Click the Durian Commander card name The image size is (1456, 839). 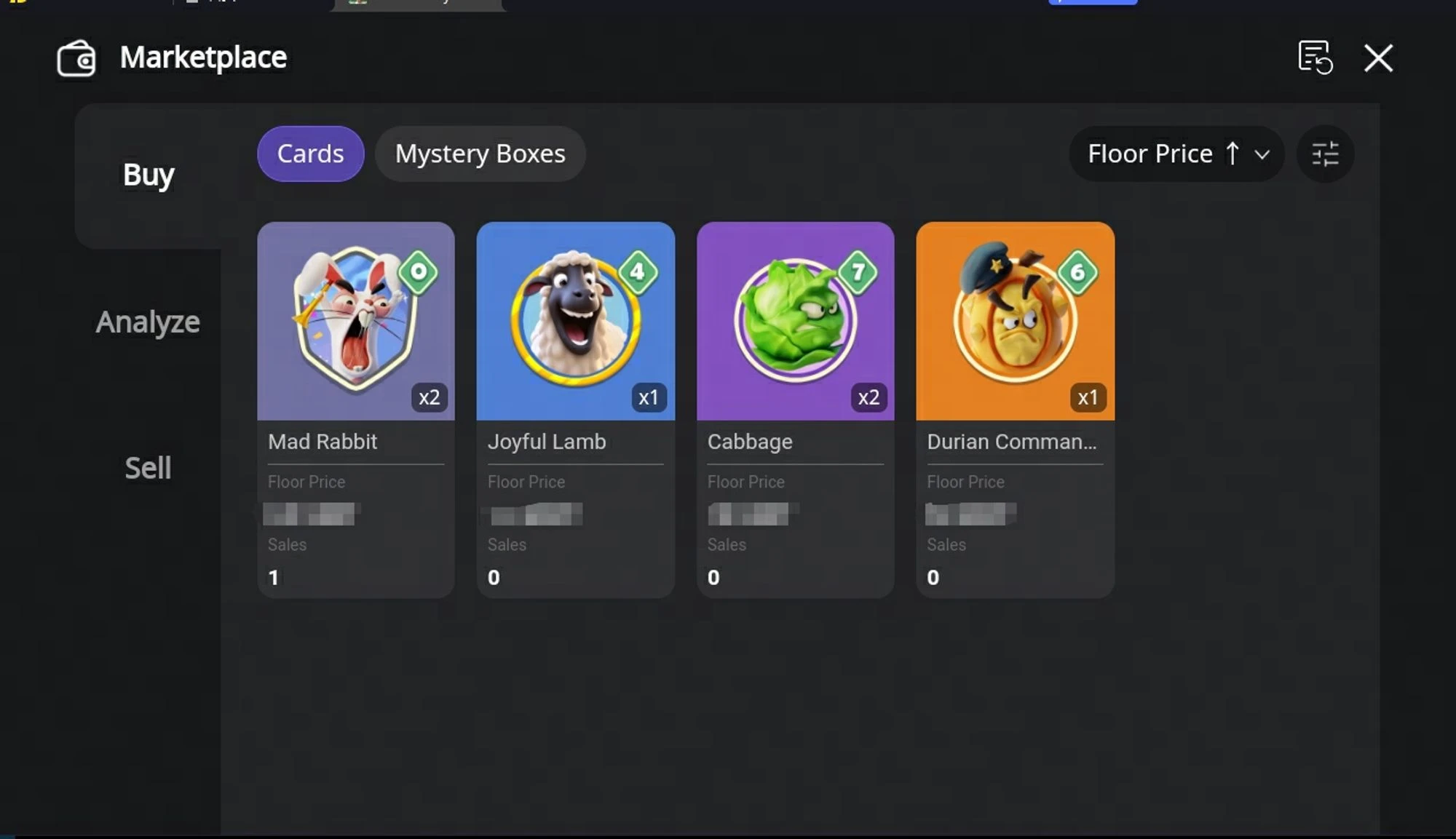[1013, 441]
